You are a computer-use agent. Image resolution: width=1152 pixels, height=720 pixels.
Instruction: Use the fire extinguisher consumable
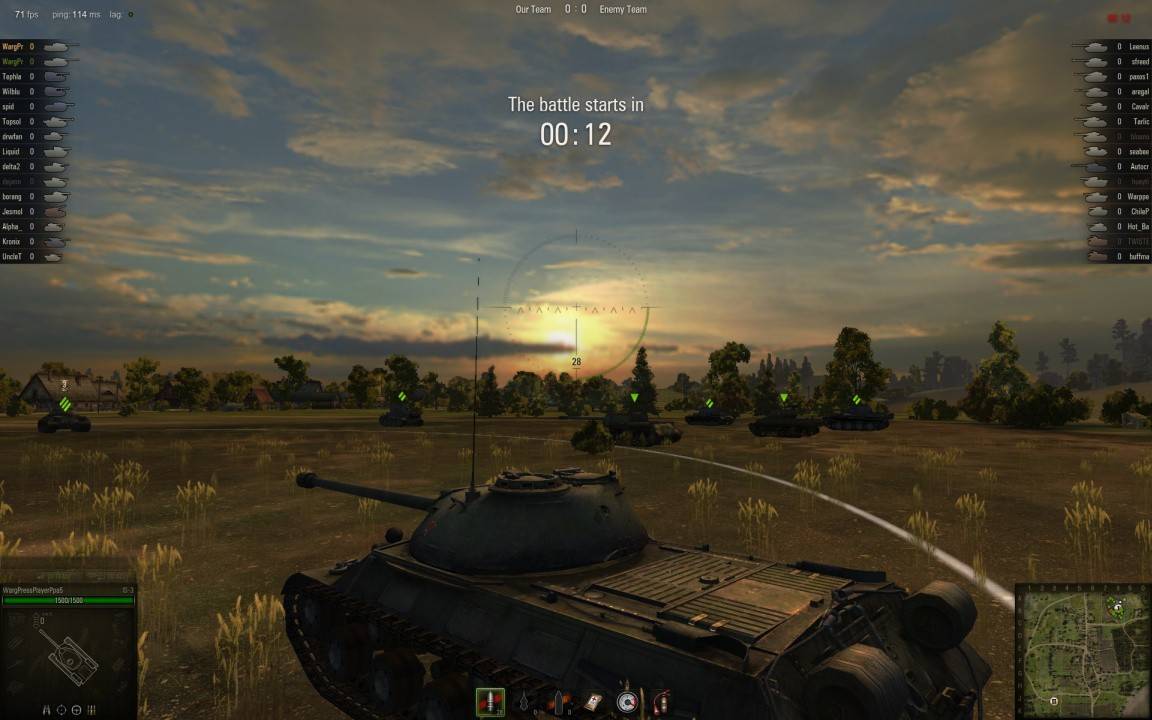pos(659,702)
